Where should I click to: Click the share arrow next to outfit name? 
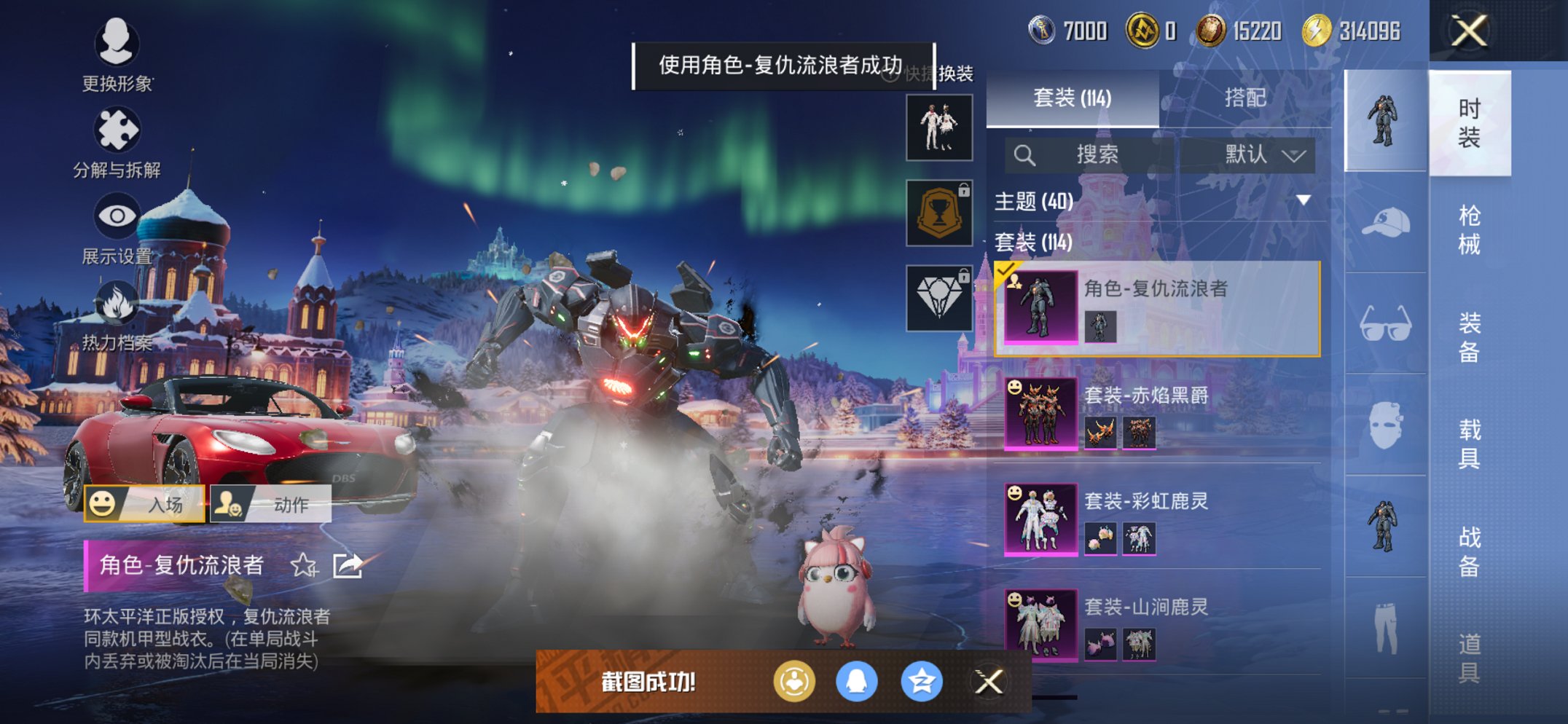click(348, 563)
